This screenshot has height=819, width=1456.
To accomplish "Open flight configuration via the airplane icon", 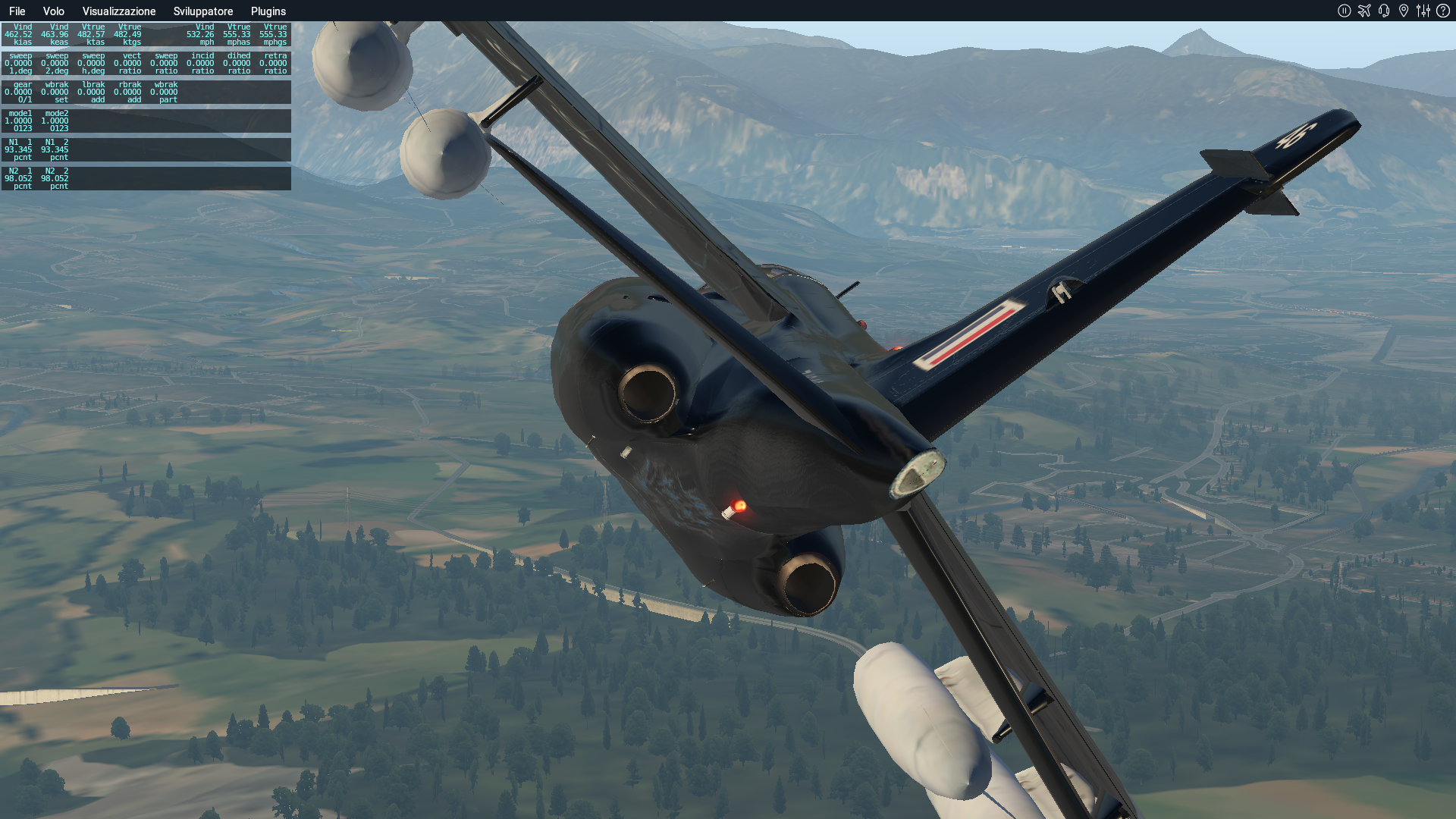I will [1364, 11].
